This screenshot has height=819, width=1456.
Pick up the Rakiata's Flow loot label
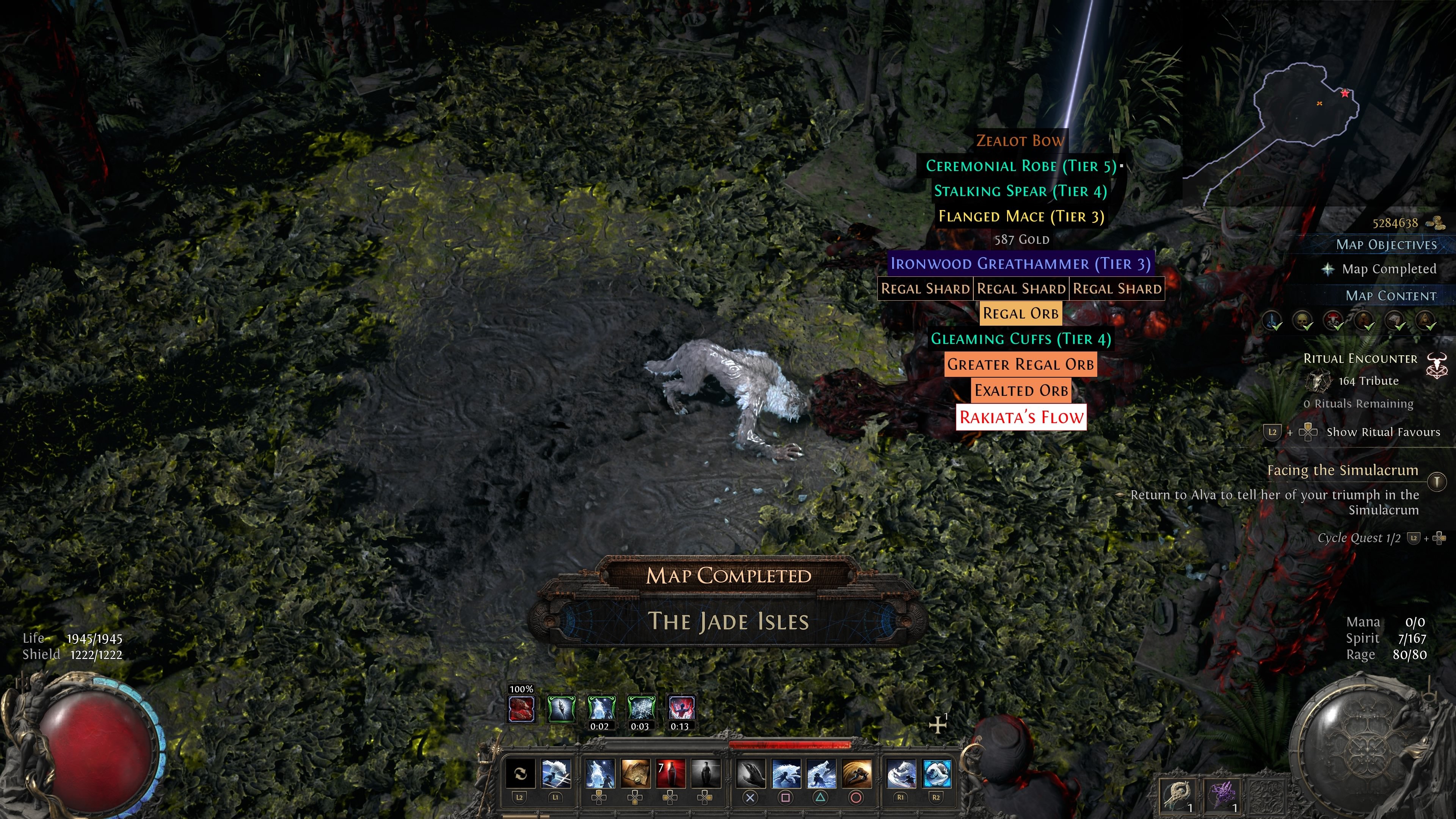coord(1021,417)
